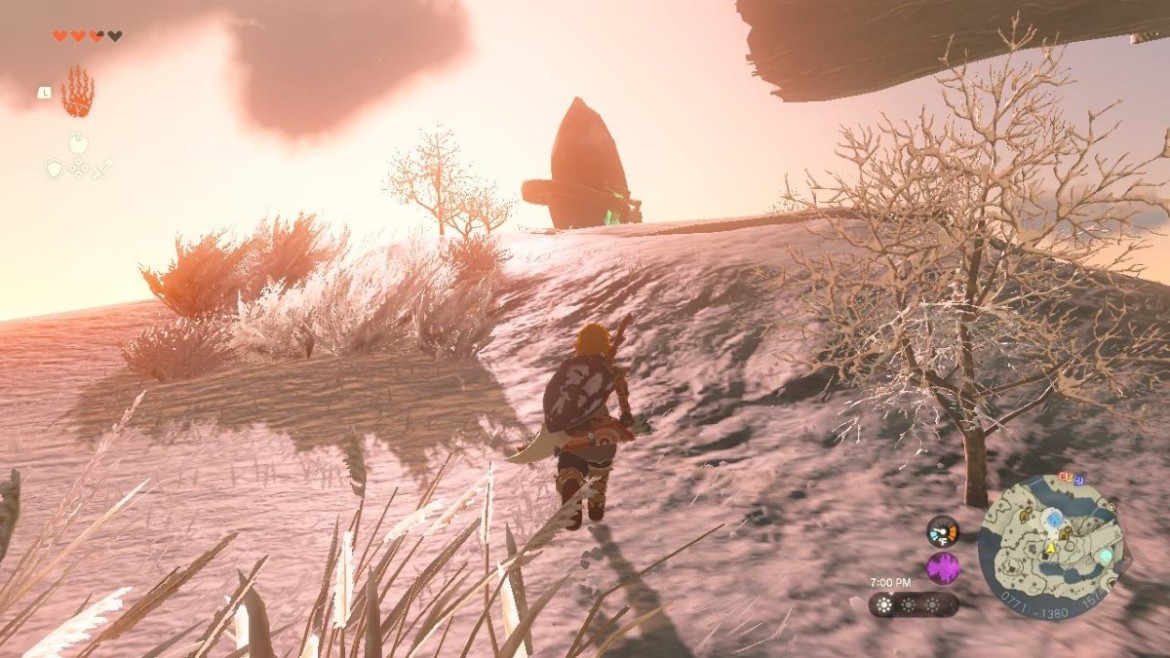The image size is (1170, 658).
Task: Open the sword weapon quick-select icon
Action: tap(102, 168)
